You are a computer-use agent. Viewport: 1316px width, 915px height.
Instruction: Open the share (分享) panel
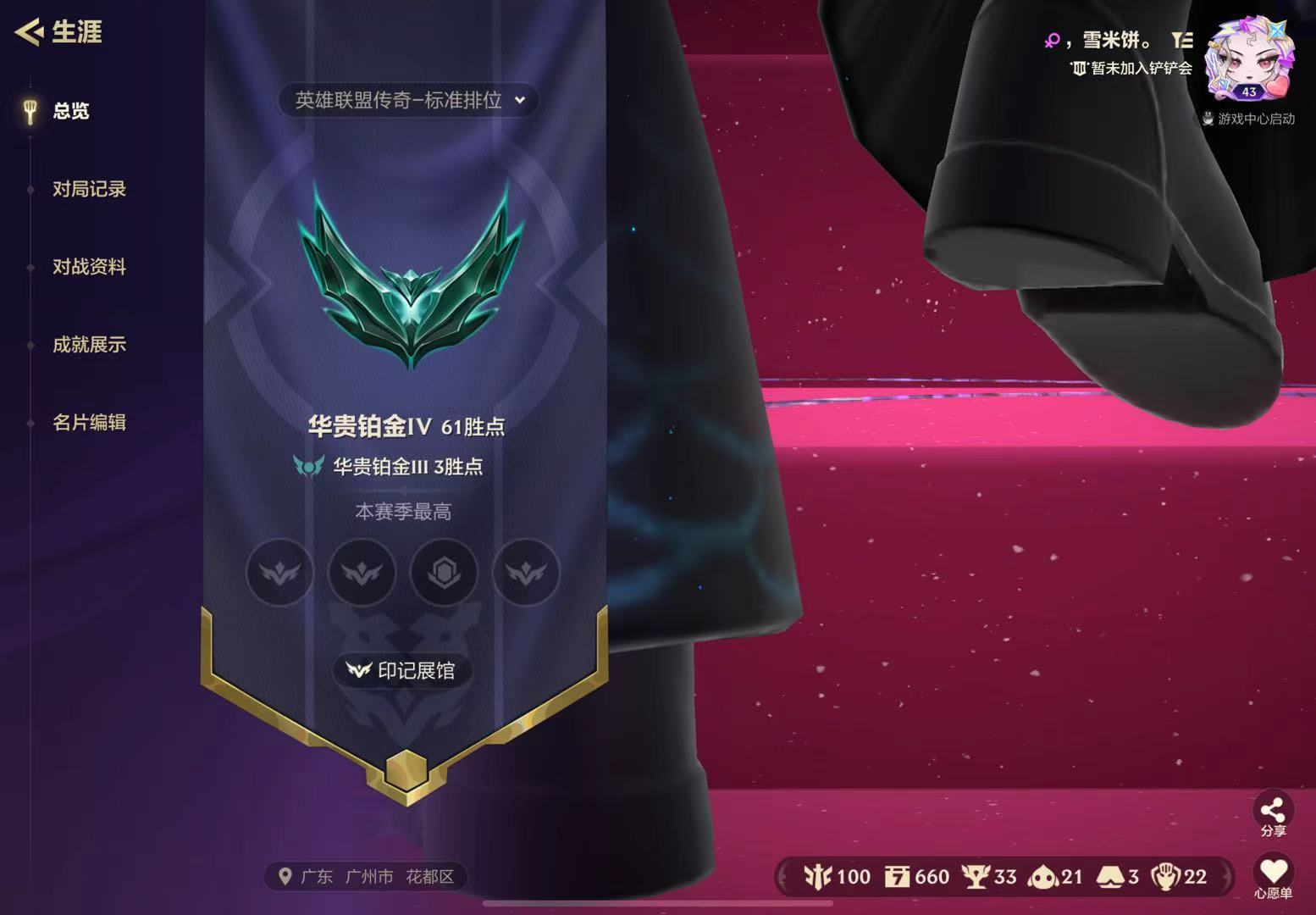(1275, 812)
